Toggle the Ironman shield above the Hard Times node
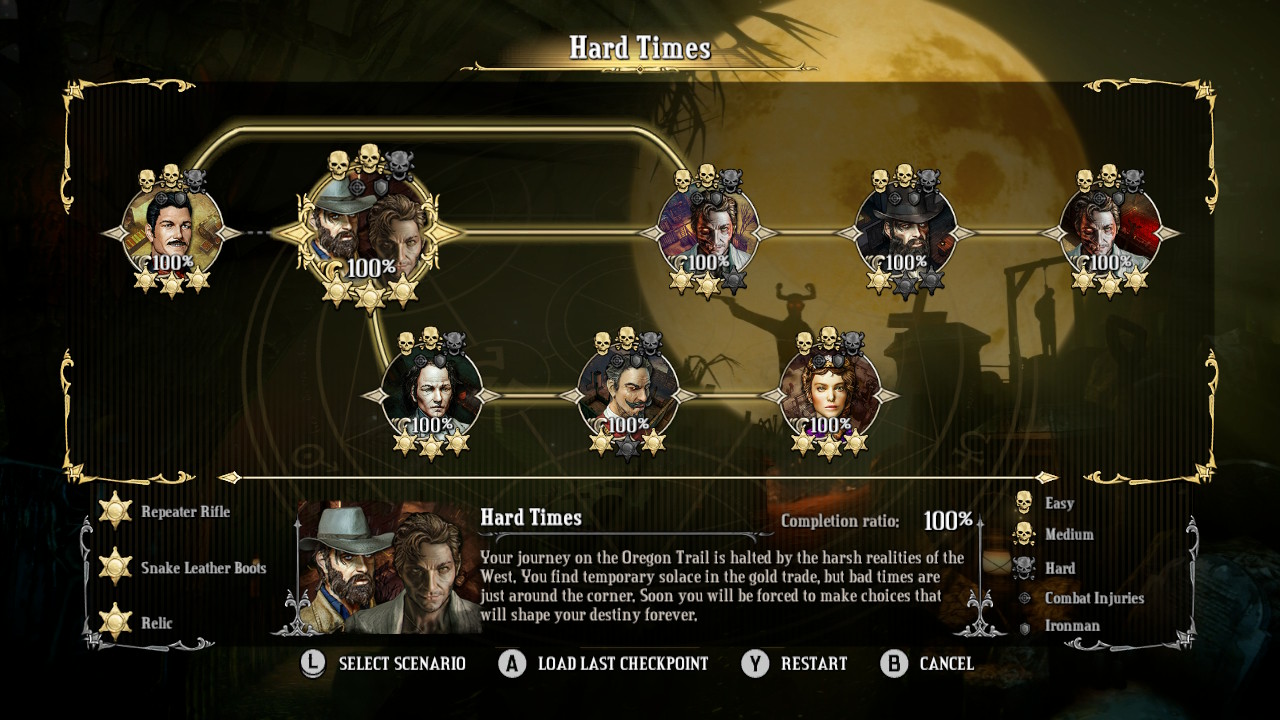 pyautogui.click(x=380, y=186)
